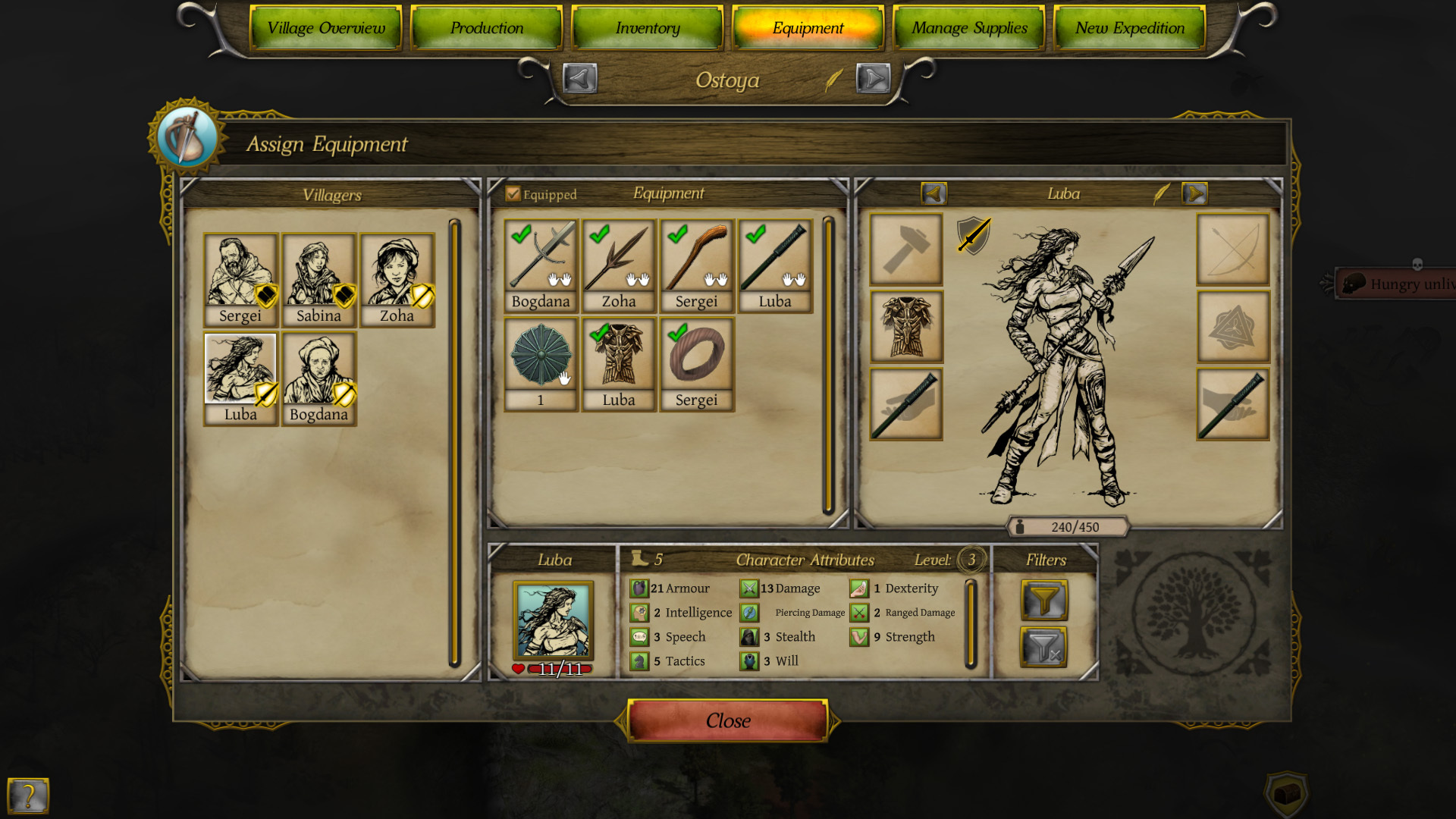This screenshot has width=1456, height=819.
Task: Open the Inventory tab
Action: pyautogui.click(x=647, y=28)
